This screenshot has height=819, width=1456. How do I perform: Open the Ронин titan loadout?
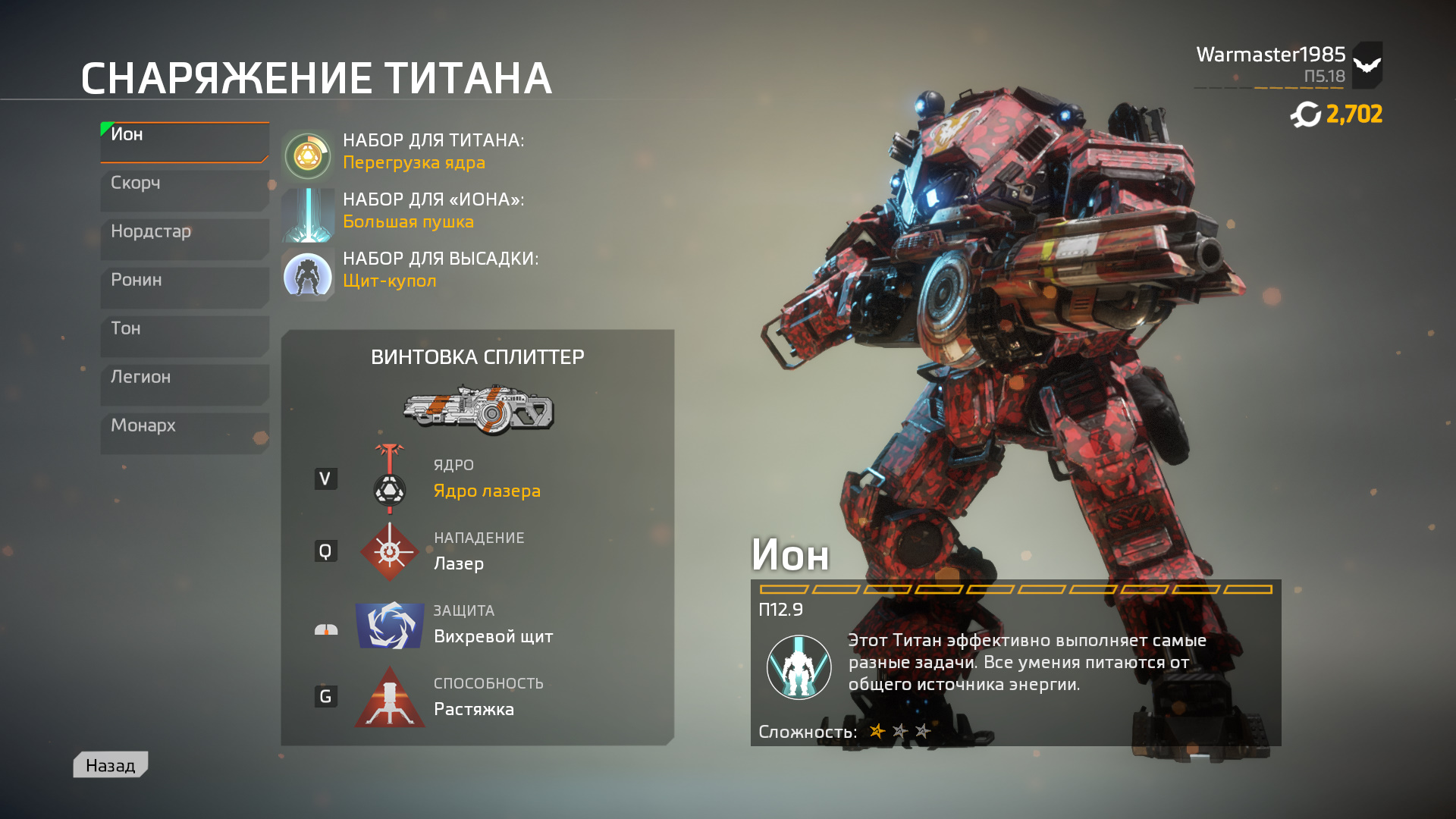pyautogui.click(x=184, y=287)
